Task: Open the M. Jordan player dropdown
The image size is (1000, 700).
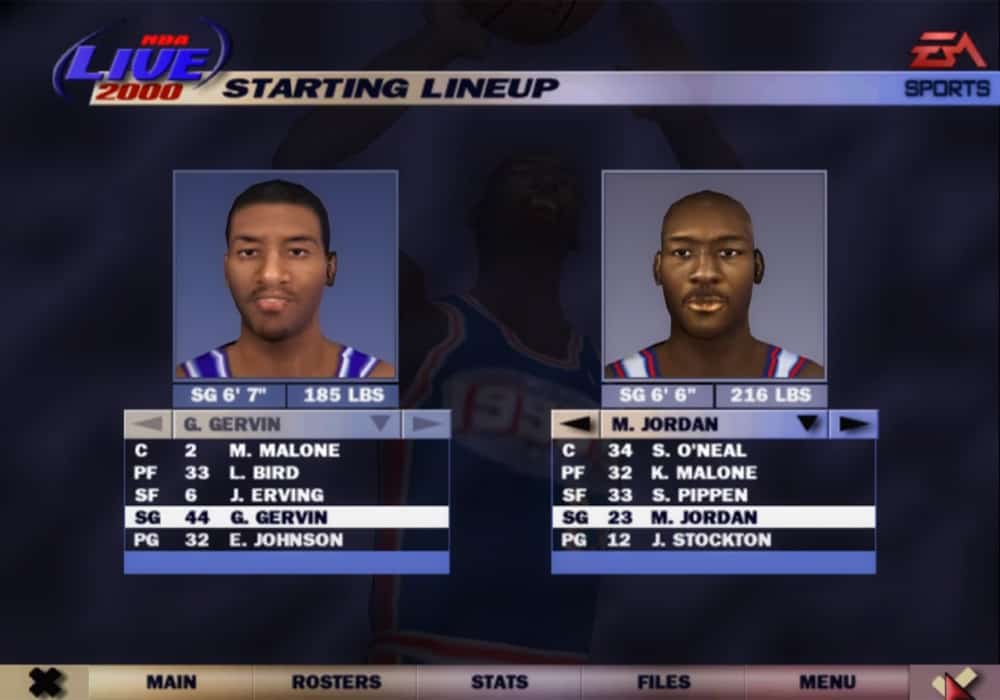Action: click(x=807, y=424)
